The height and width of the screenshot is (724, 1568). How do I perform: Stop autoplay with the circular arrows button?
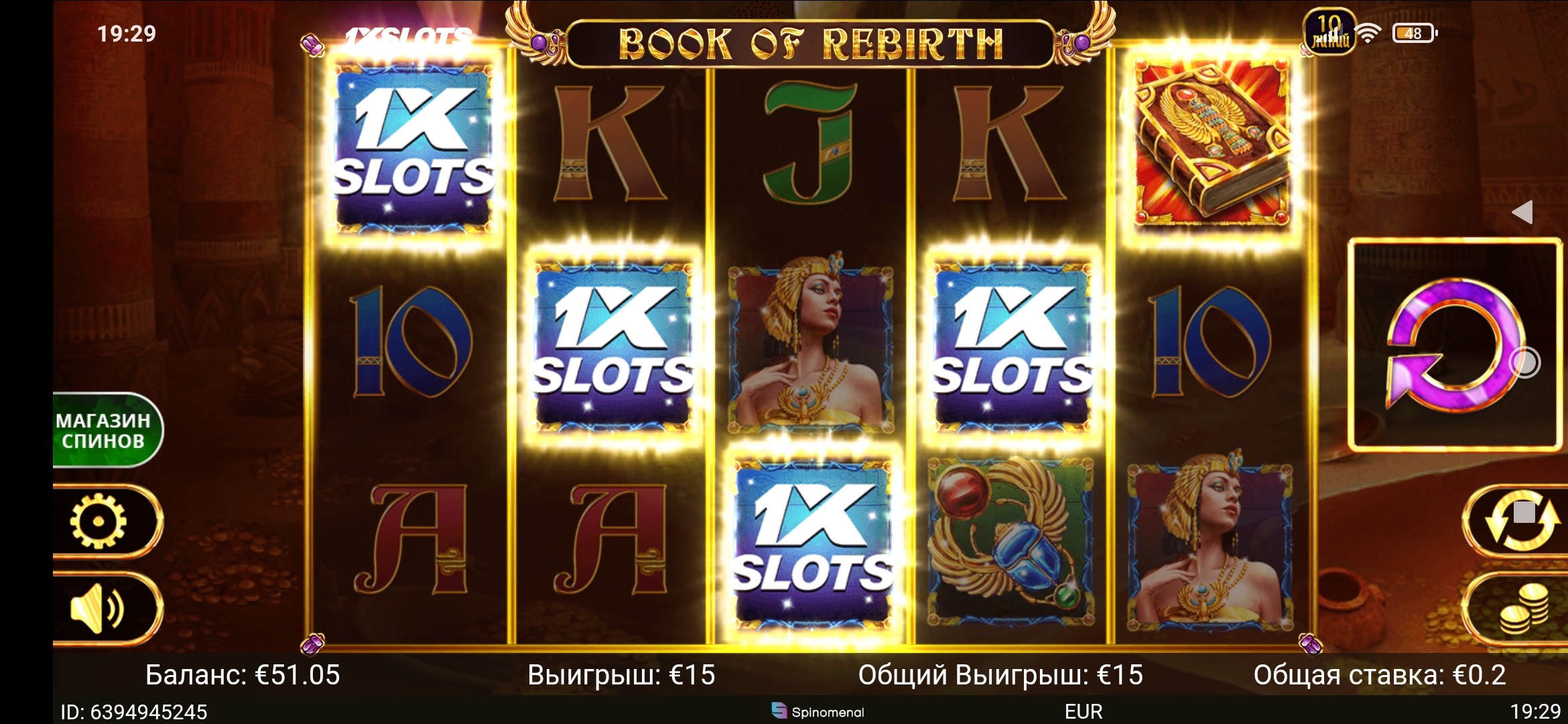tap(1522, 520)
